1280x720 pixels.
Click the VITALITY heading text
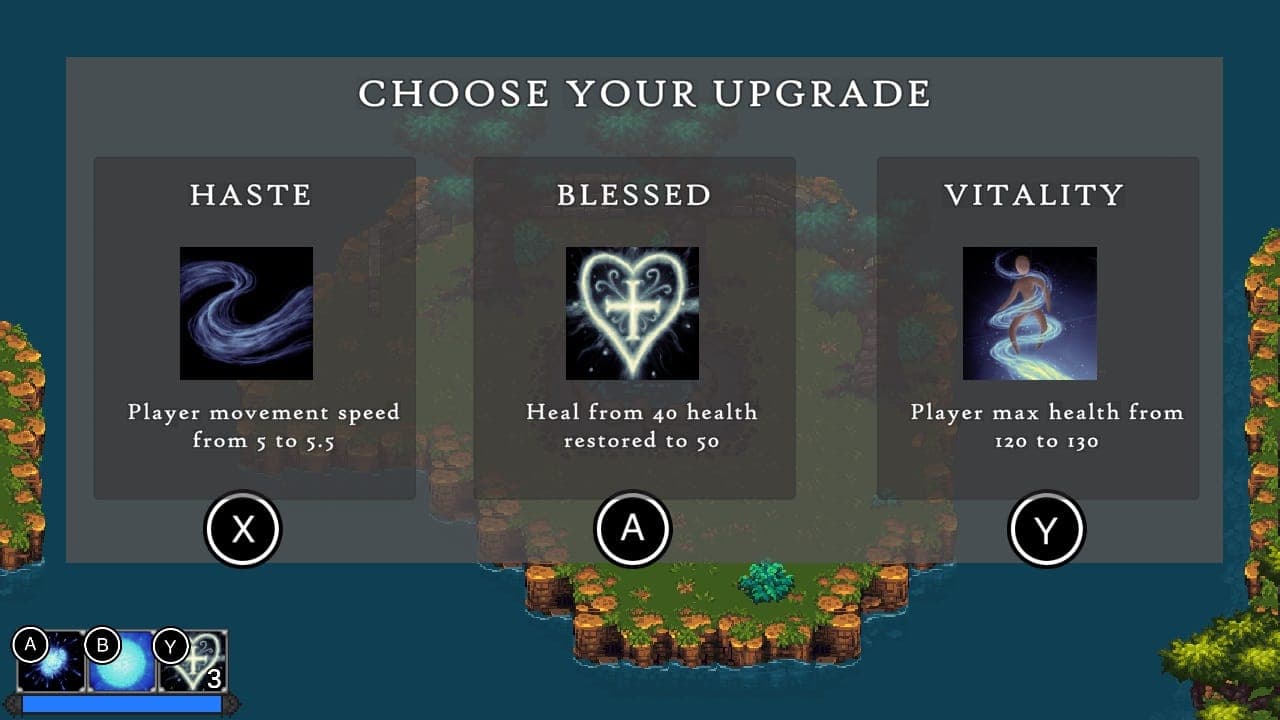click(1031, 195)
